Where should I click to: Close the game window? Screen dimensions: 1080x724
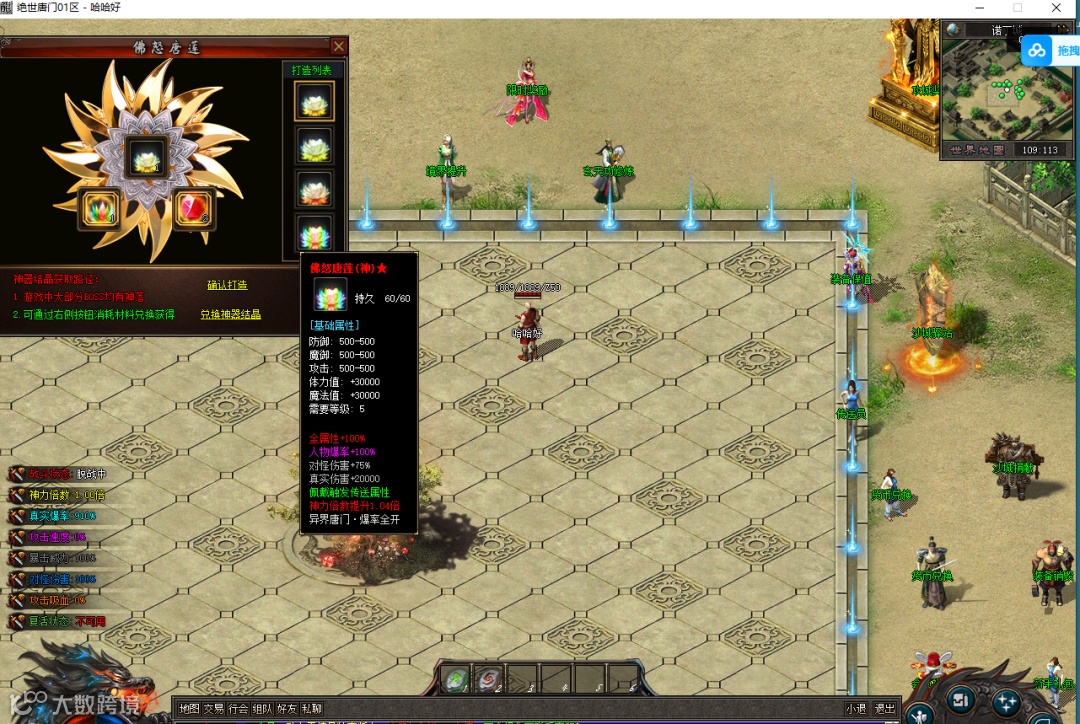click(x=1057, y=8)
